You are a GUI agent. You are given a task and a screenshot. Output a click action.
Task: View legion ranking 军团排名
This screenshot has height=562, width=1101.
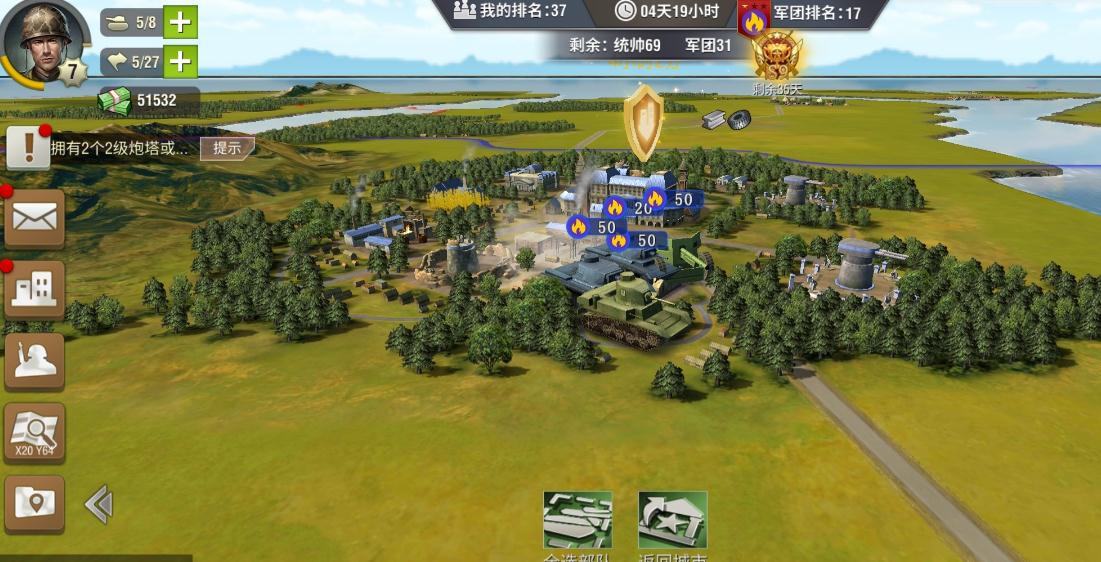click(x=815, y=13)
